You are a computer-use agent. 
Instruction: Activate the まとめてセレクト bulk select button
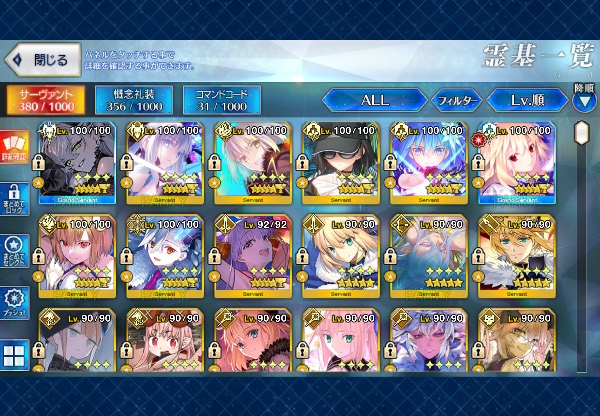(15, 248)
